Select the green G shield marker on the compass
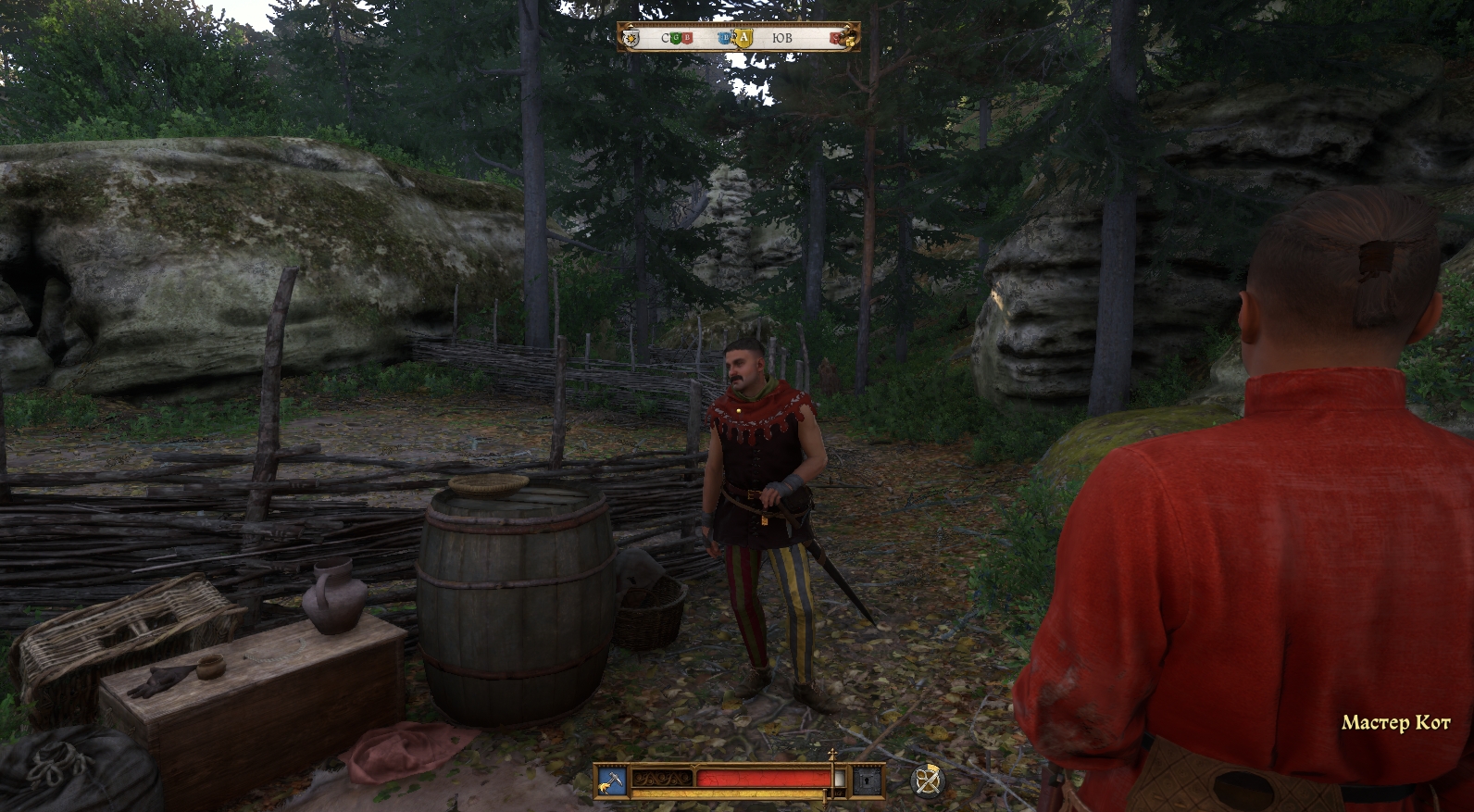The width and height of the screenshot is (1474, 812). tap(674, 38)
